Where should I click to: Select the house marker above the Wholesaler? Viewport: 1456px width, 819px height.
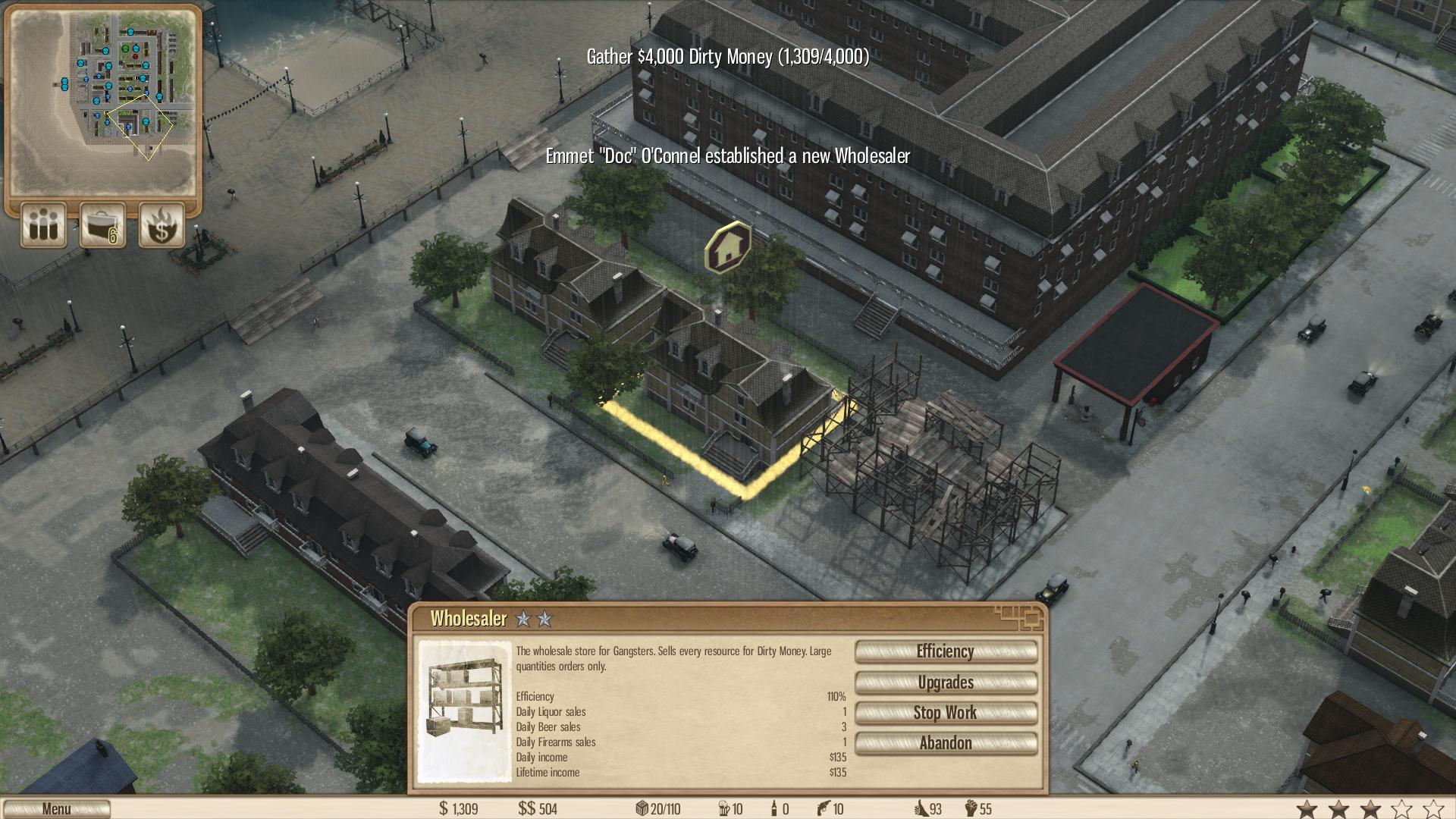pyautogui.click(x=726, y=248)
